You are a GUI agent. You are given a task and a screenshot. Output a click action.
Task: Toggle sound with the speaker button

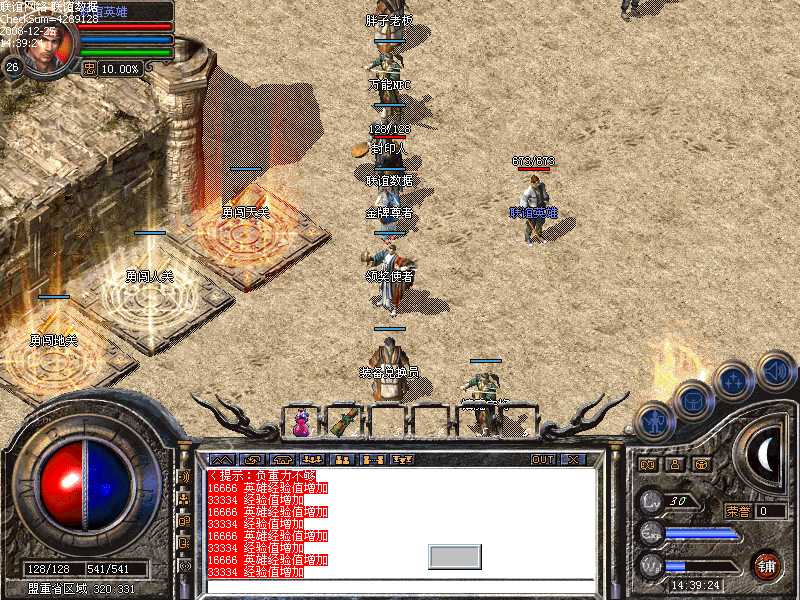[774, 369]
